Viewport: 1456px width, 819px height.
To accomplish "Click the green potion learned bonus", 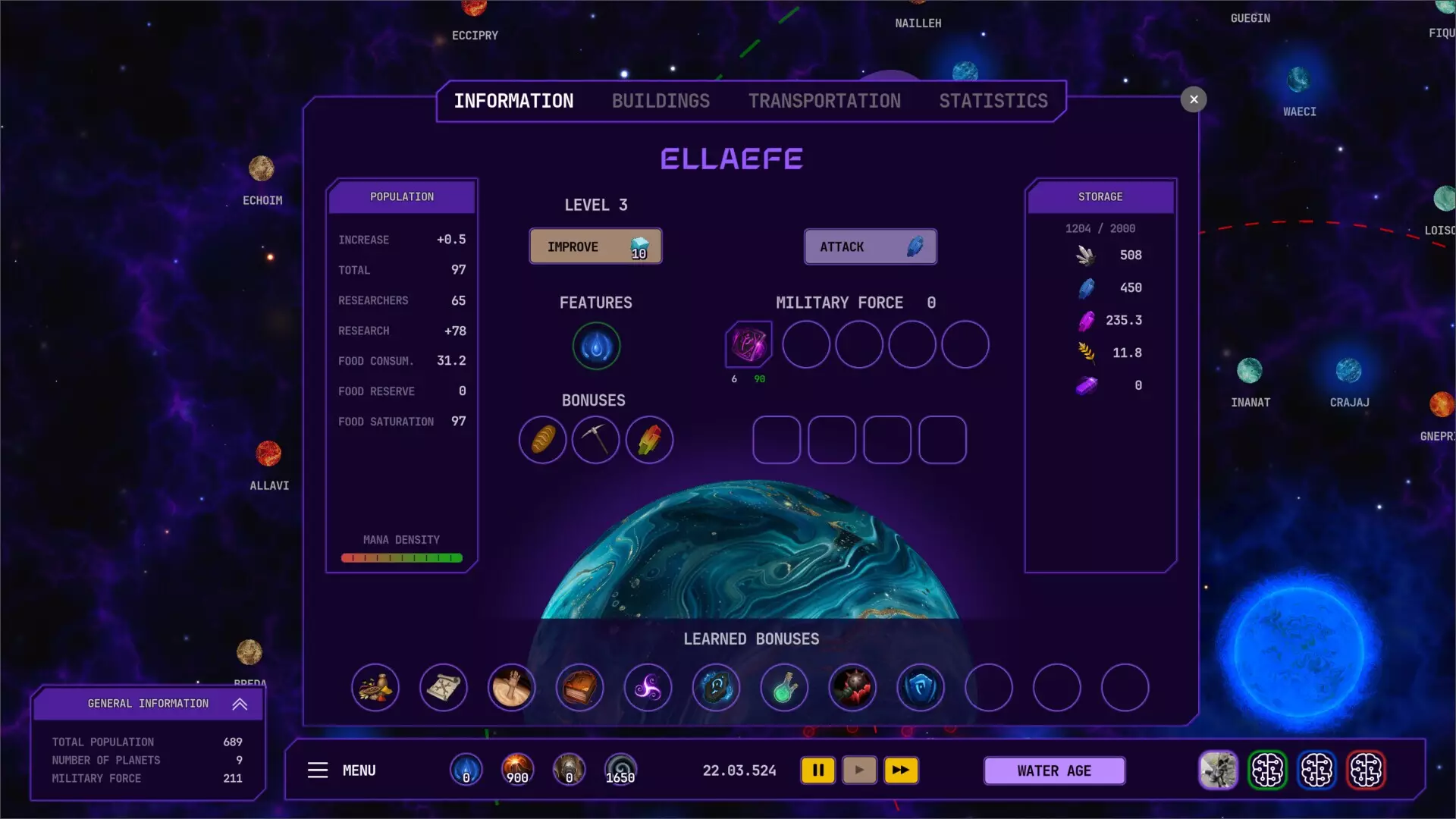I will tap(784, 688).
